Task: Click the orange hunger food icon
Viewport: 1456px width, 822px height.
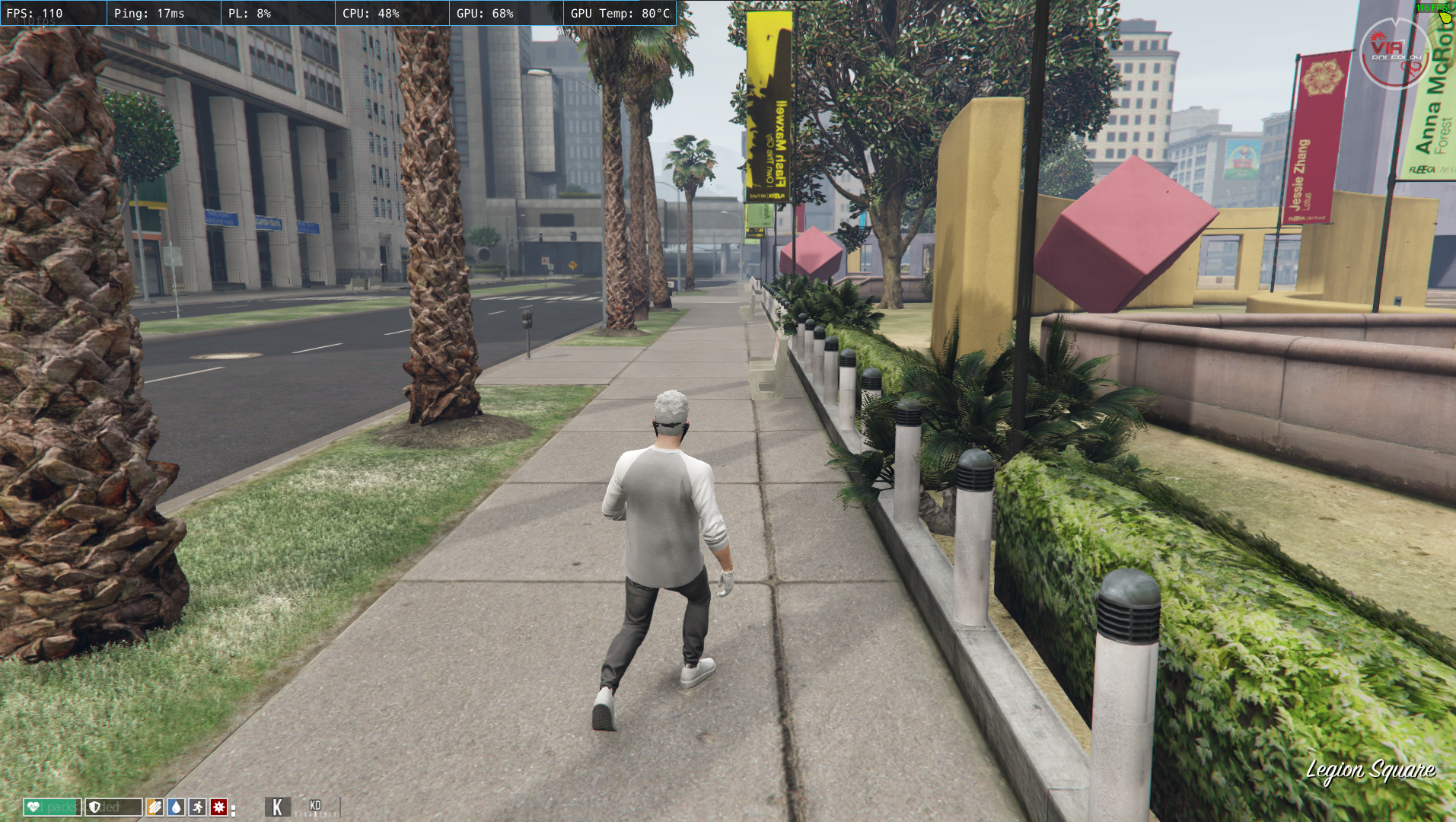Action: point(155,808)
